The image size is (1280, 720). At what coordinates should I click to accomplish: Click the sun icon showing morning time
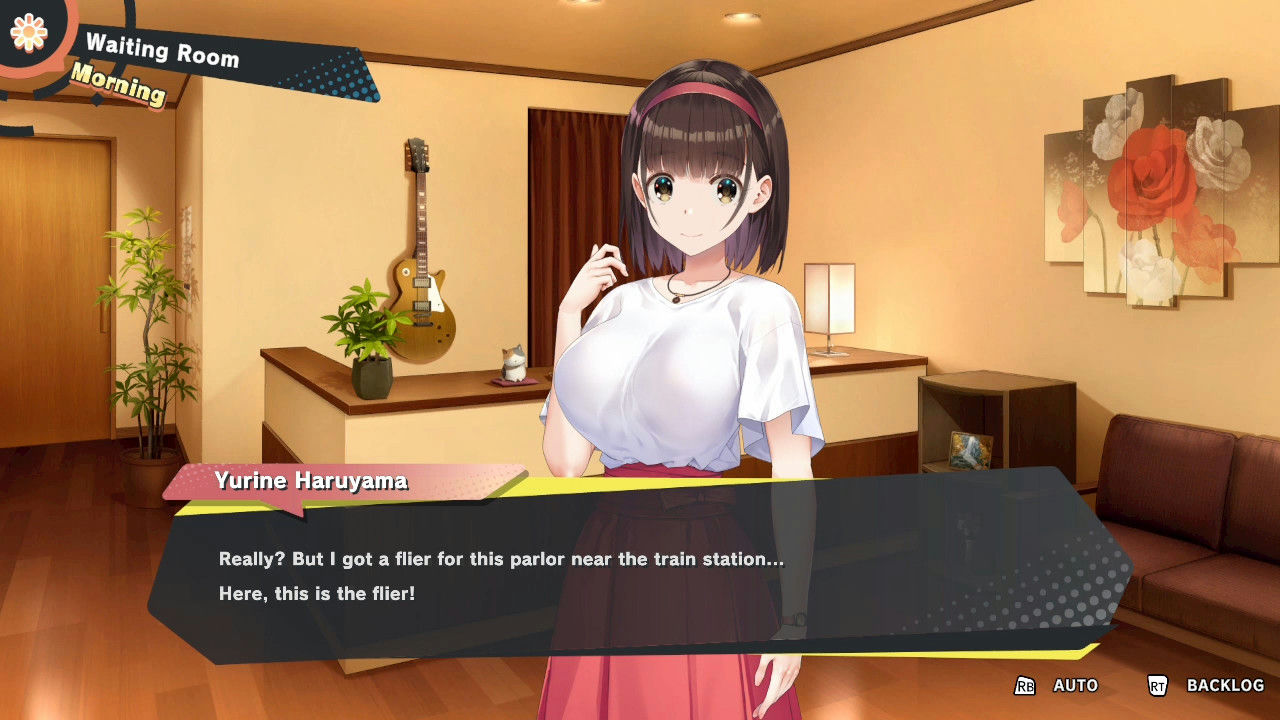click(30, 33)
